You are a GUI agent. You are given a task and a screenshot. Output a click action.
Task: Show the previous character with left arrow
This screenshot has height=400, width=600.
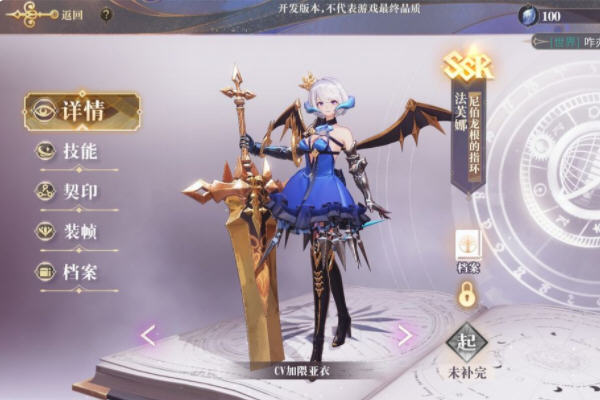tap(148, 335)
